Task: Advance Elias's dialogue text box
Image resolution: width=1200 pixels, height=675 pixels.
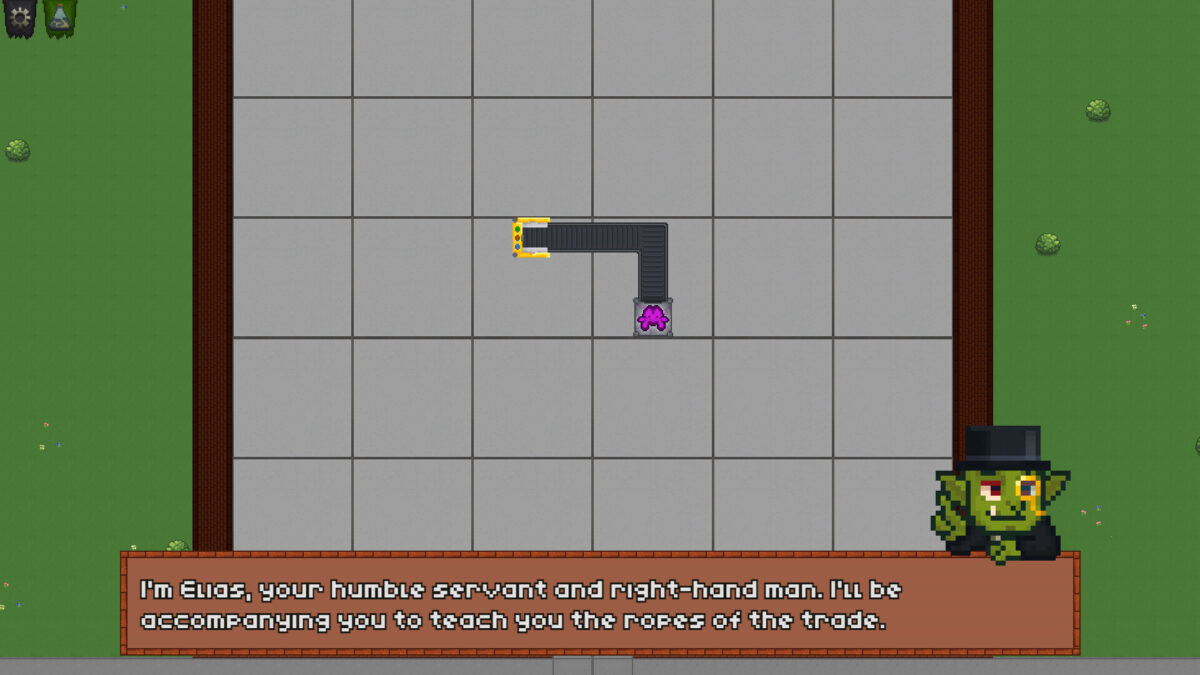Action: 599,603
